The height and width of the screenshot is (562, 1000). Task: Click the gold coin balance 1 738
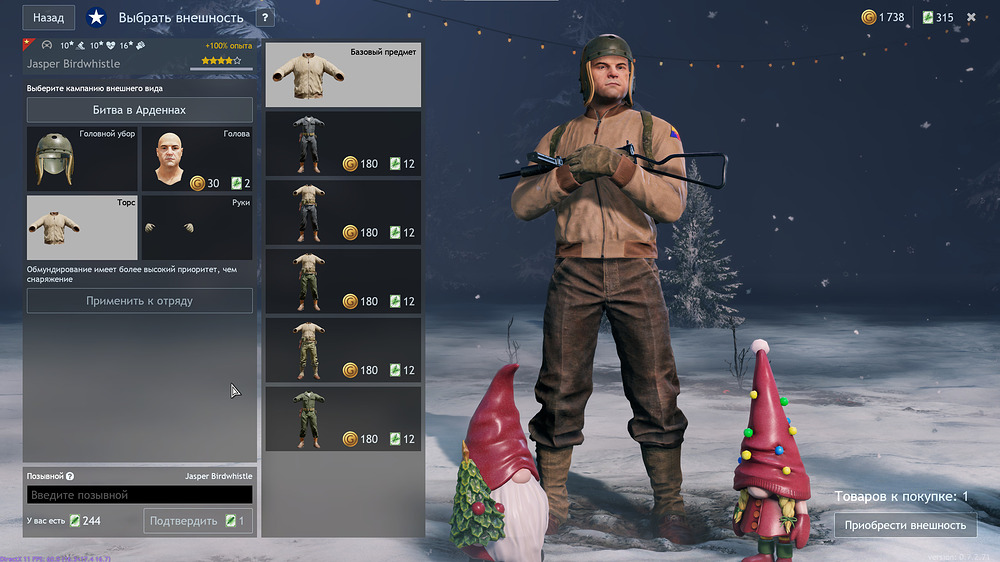tap(883, 17)
